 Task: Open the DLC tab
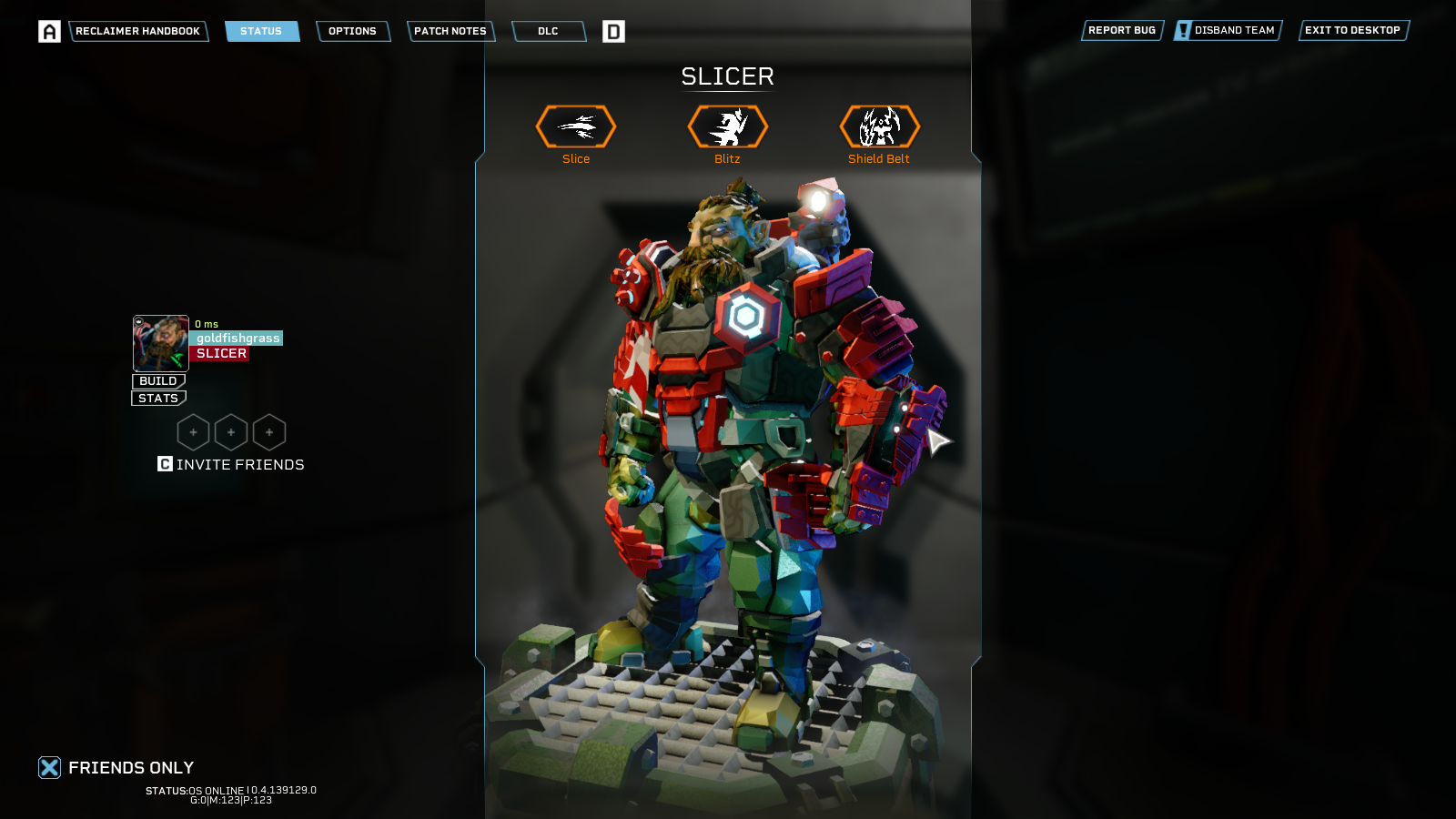click(x=548, y=31)
